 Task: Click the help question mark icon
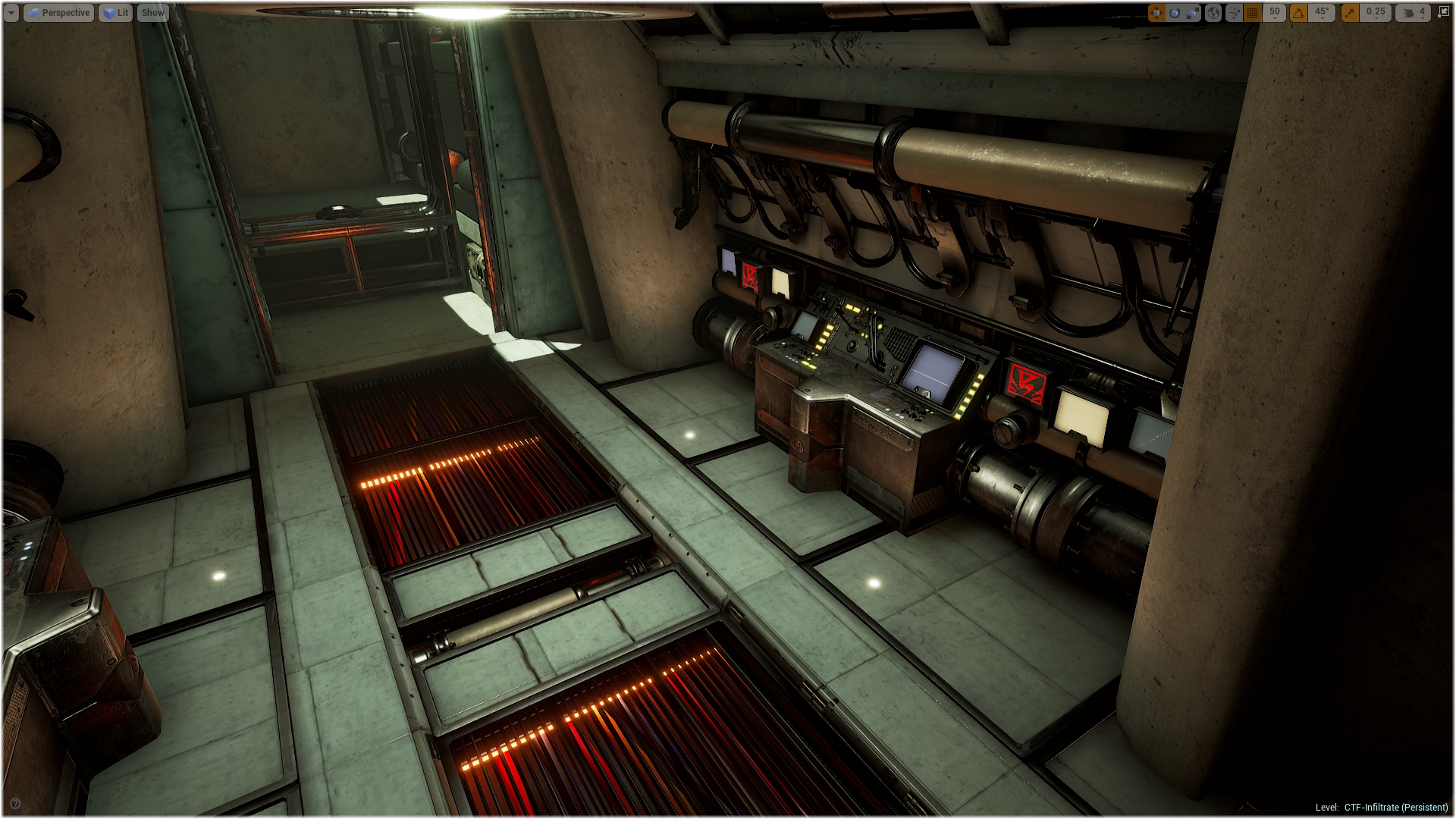pos(15,804)
